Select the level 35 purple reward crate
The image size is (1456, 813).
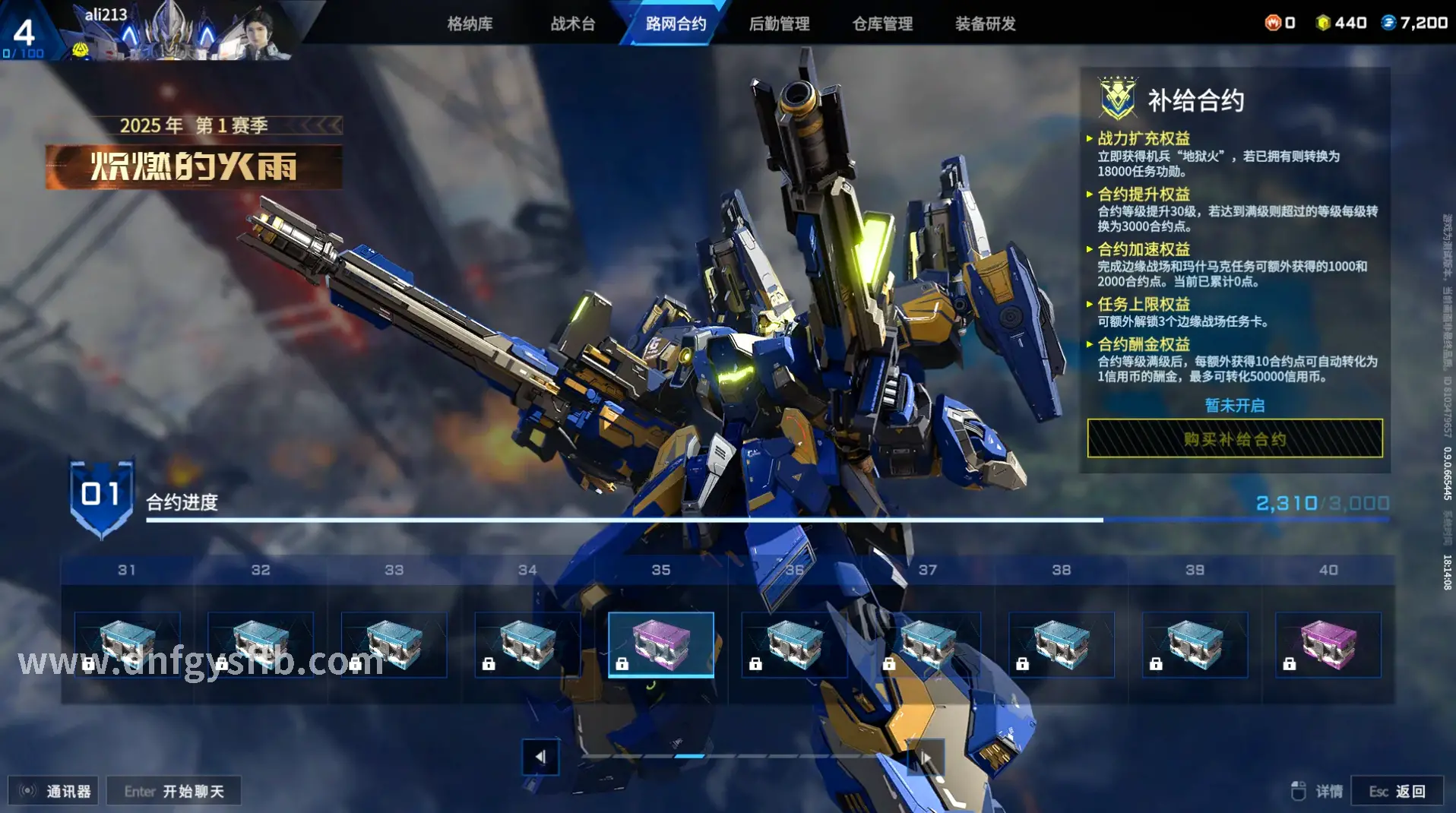point(661,644)
